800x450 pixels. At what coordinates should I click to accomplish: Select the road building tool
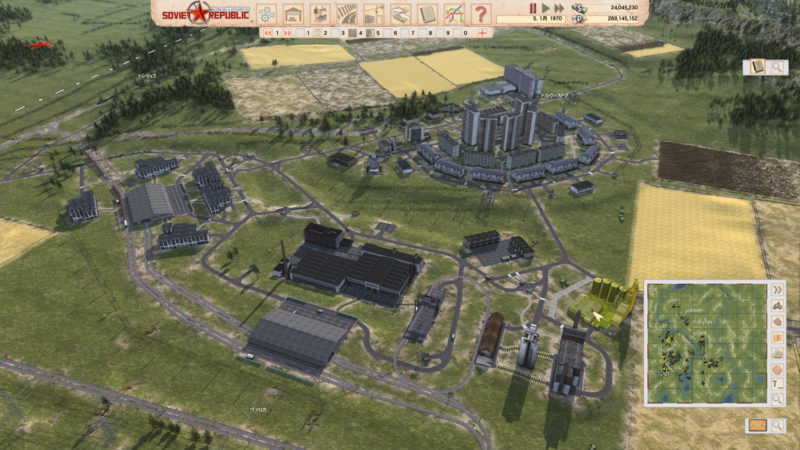(x=347, y=14)
